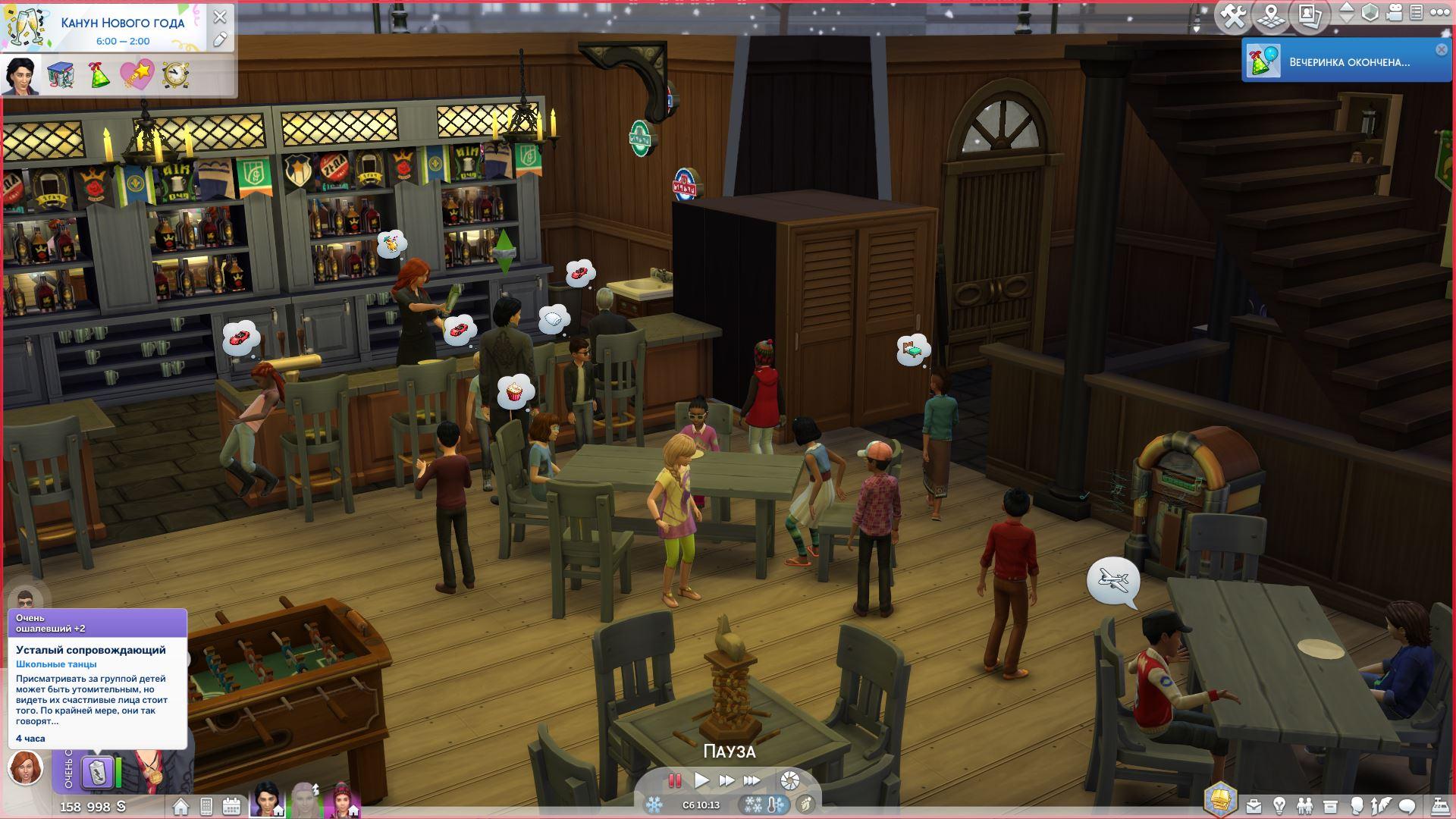Viewport: 1456px width, 819px height.
Task: Open the Gallery photos icon
Action: 1310,16
